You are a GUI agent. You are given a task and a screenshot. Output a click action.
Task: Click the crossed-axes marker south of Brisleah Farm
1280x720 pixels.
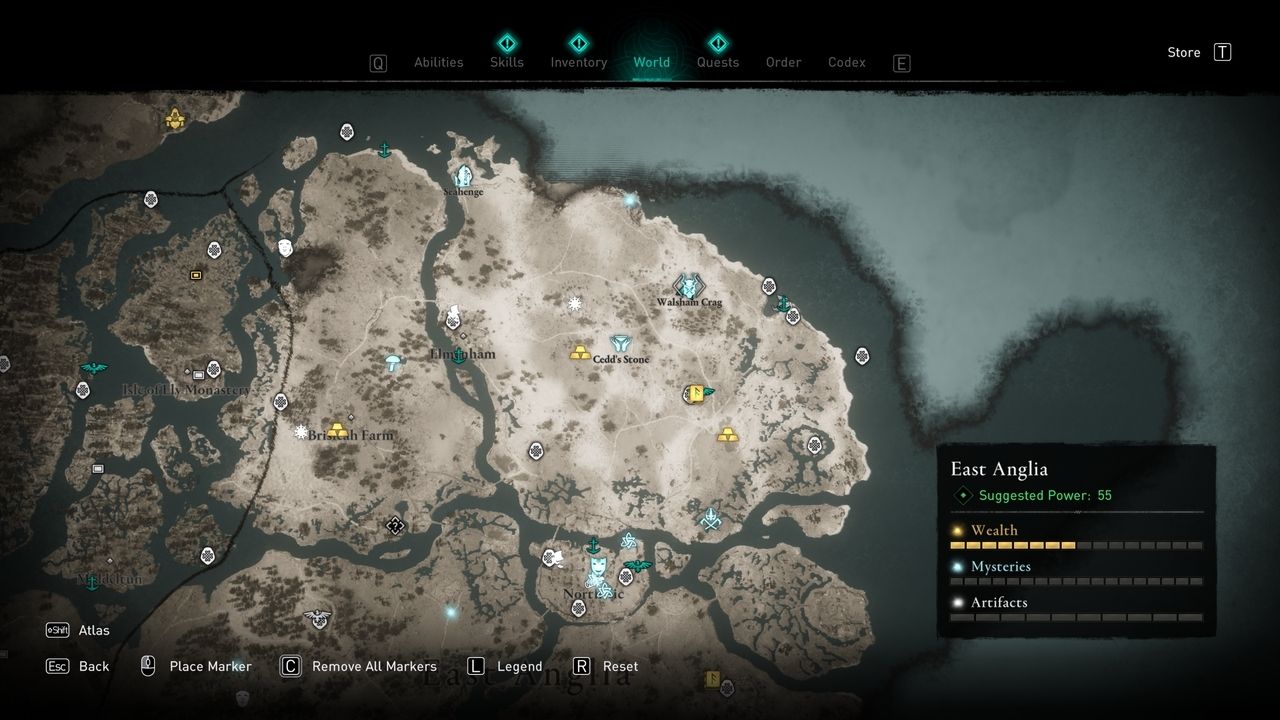(x=395, y=524)
